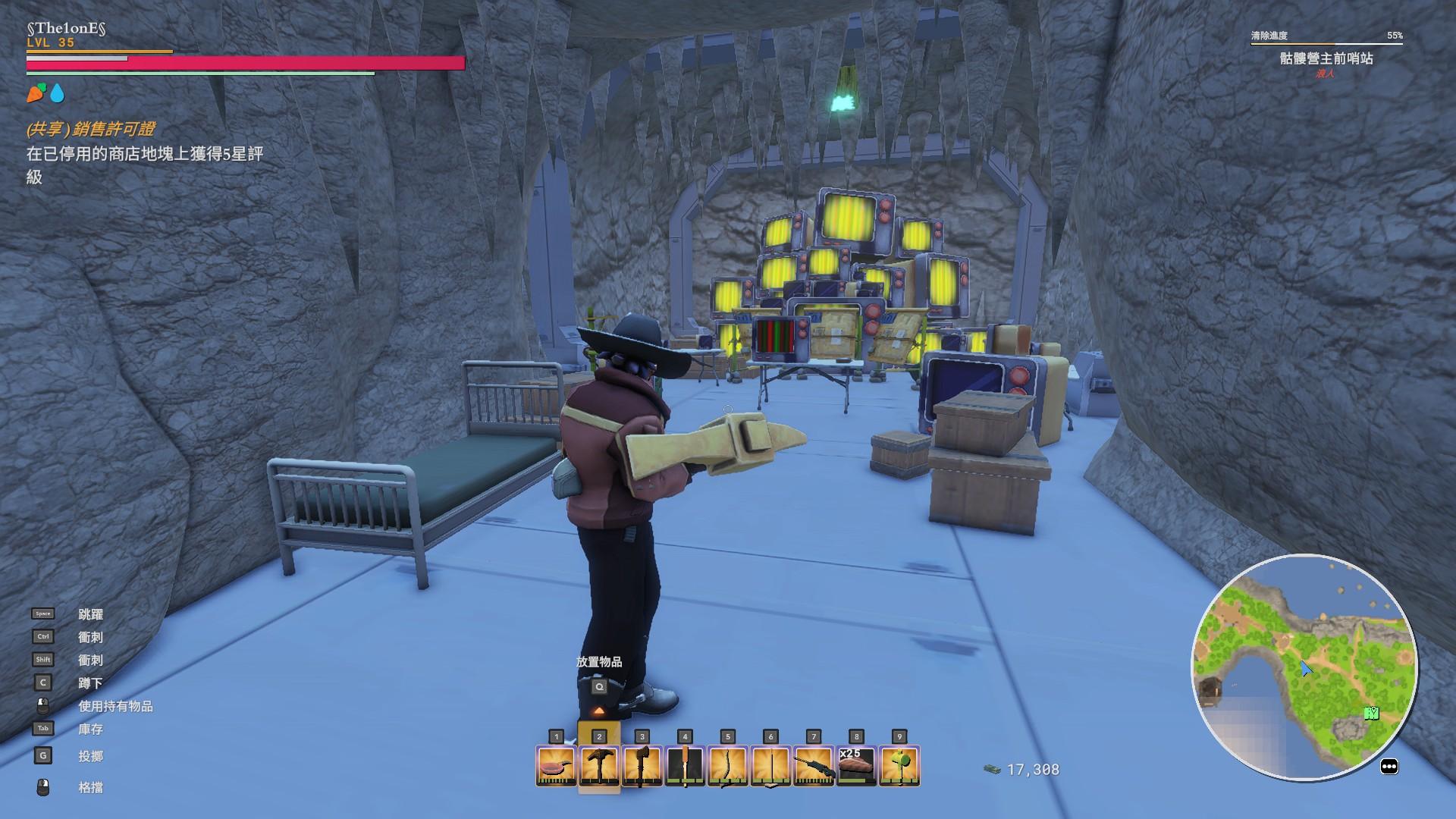
Task: Click the skull camp outpost clearing tracker
Action: point(1326,58)
